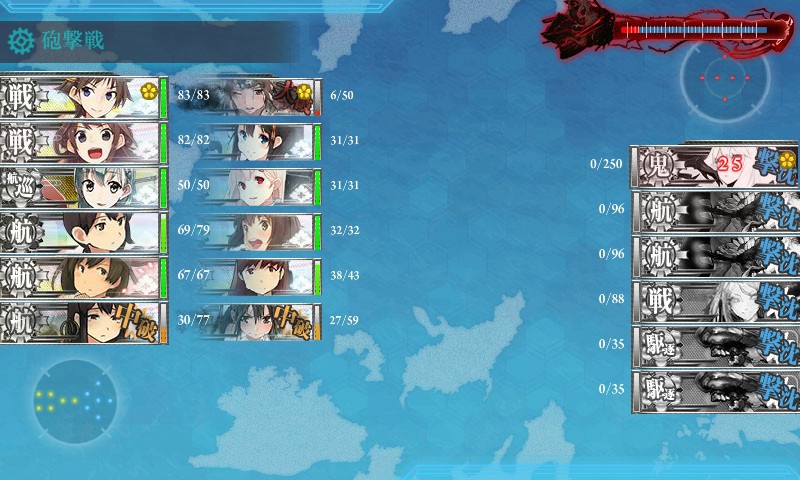Select the carrier card showing 69/79 HP
Screen dimensions: 800x480
click(x=82, y=231)
